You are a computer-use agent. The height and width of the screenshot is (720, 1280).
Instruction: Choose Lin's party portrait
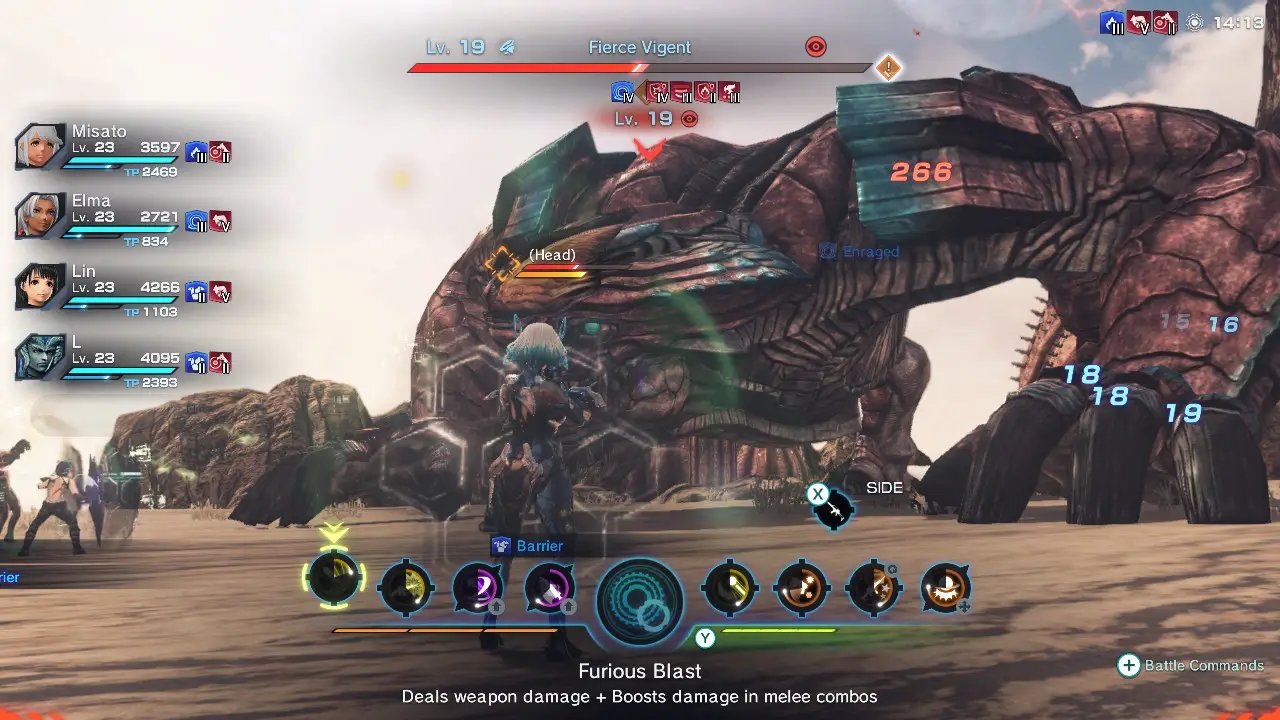(41, 287)
